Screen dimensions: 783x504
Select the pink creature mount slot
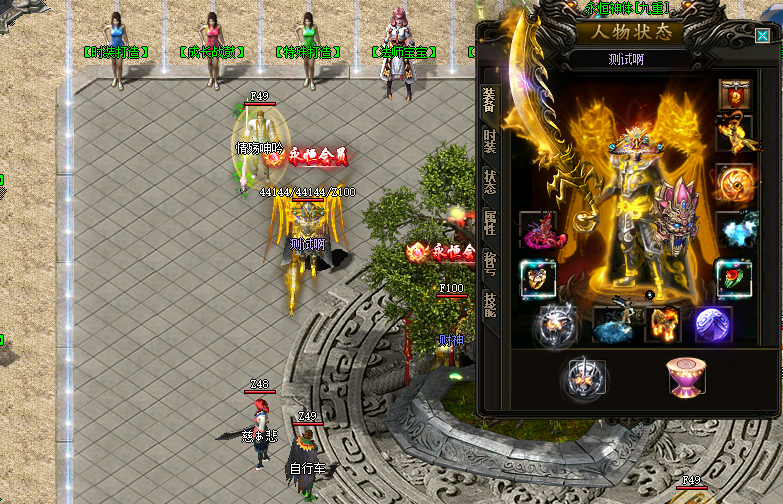coord(541,230)
